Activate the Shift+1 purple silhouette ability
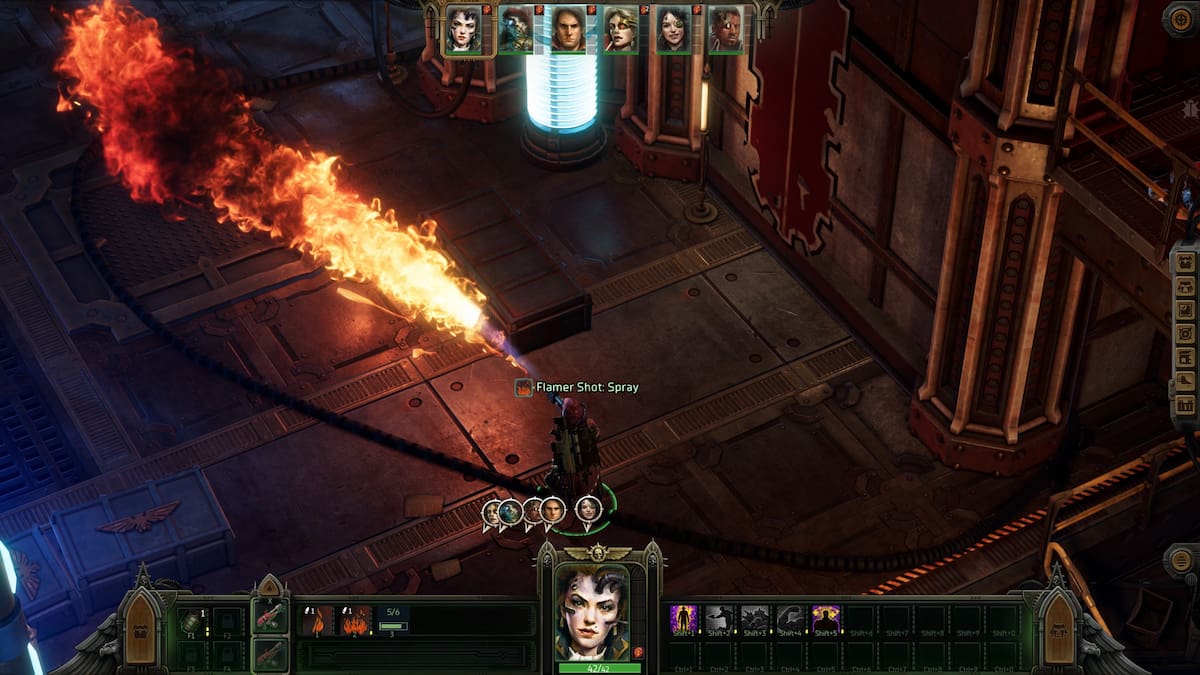 pyautogui.click(x=684, y=620)
